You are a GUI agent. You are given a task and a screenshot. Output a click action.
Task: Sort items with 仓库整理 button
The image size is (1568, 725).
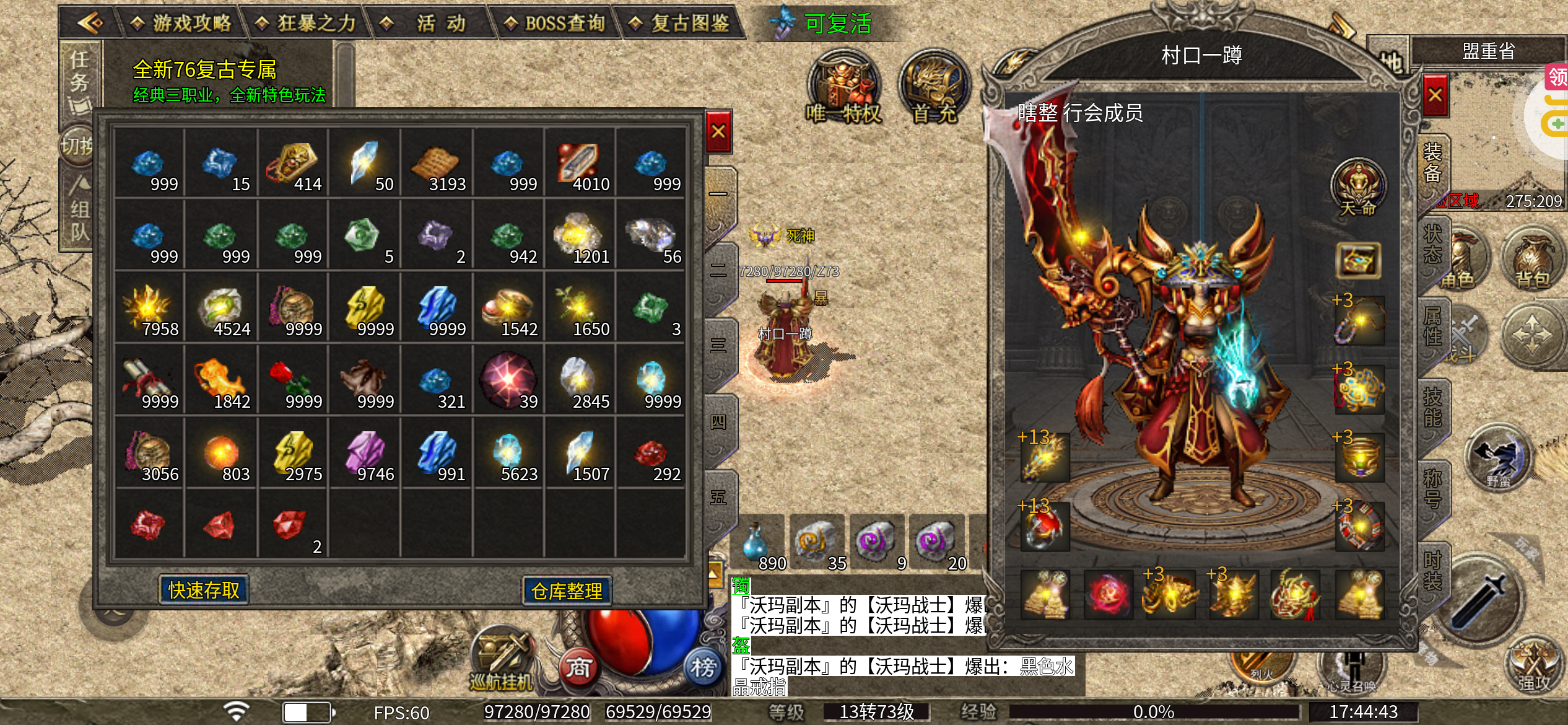[x=567, y=591]
